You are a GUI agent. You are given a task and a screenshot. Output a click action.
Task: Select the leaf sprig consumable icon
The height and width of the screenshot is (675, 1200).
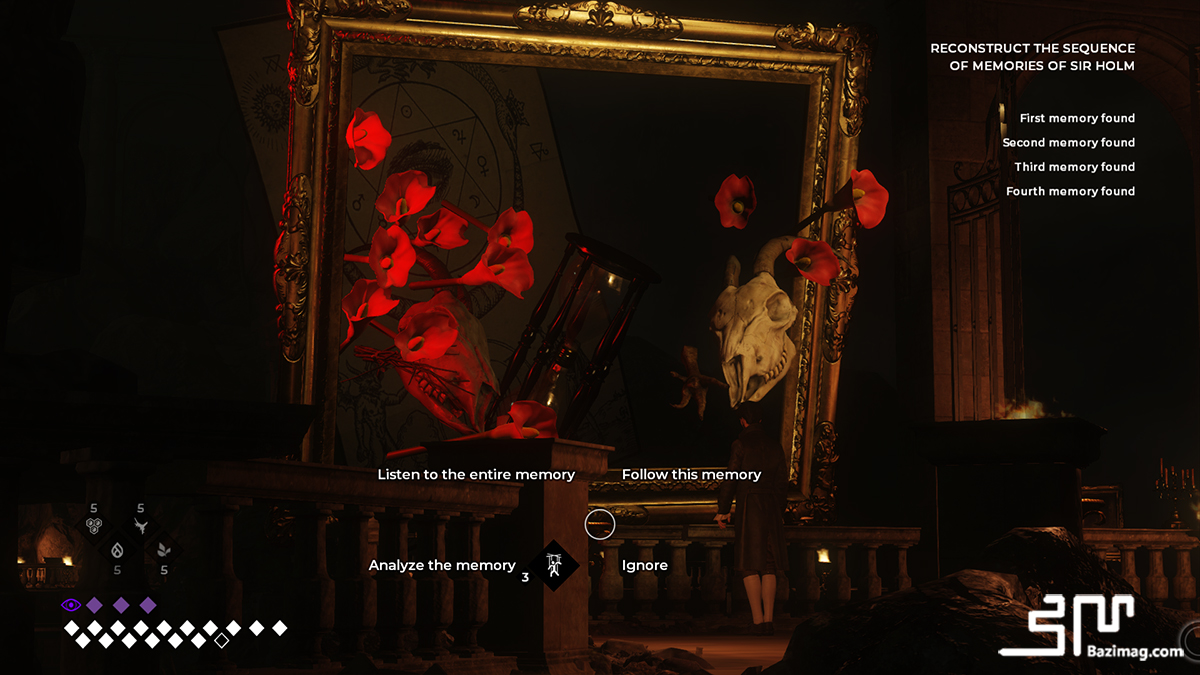coord(163,549)
